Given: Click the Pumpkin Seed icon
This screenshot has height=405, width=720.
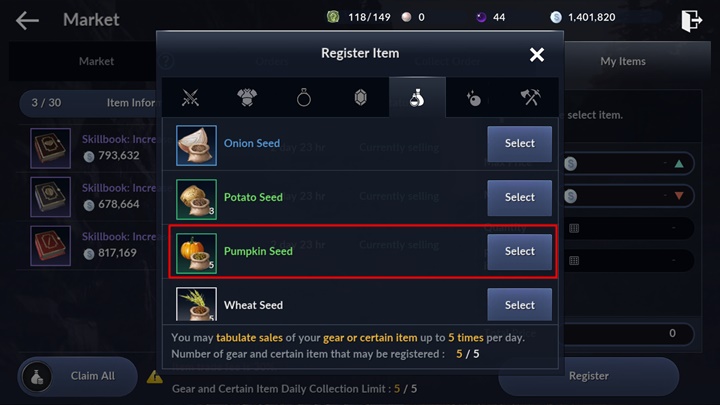Looking at the screenshot, I should click(x=197, y=252).
